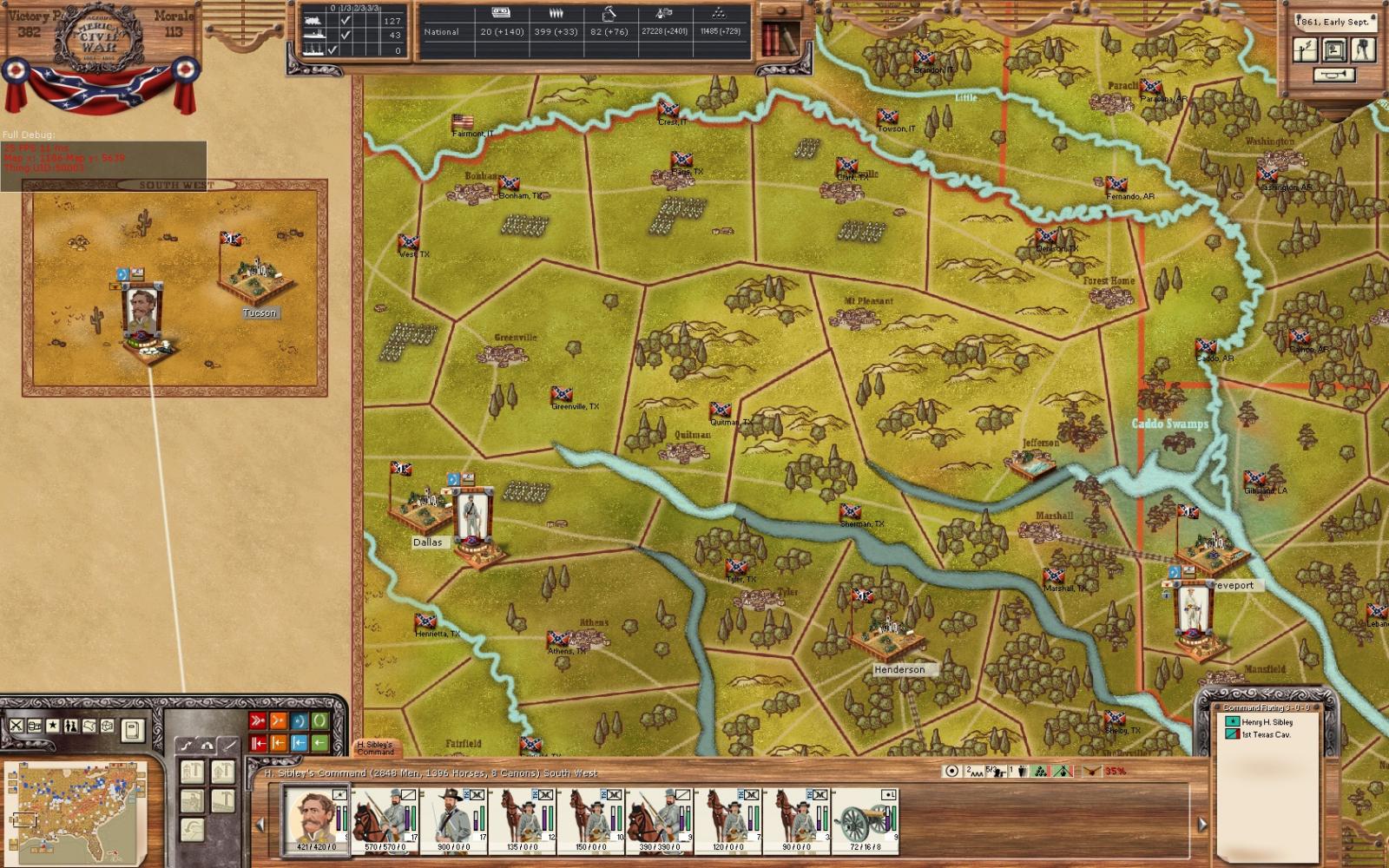Open the notebook journal button
1389x868 pixels.
click(x=132, y=729)
